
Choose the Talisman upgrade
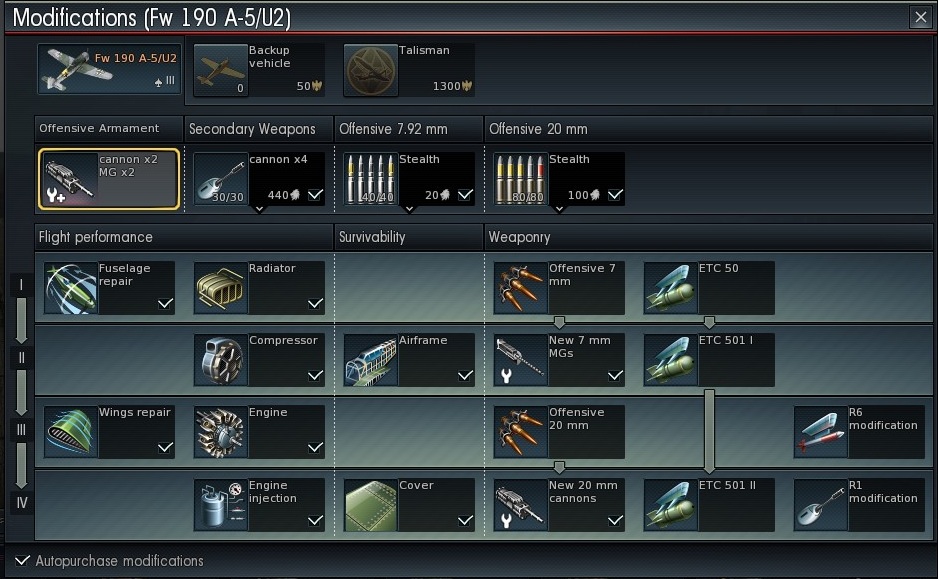pos(408,70)
